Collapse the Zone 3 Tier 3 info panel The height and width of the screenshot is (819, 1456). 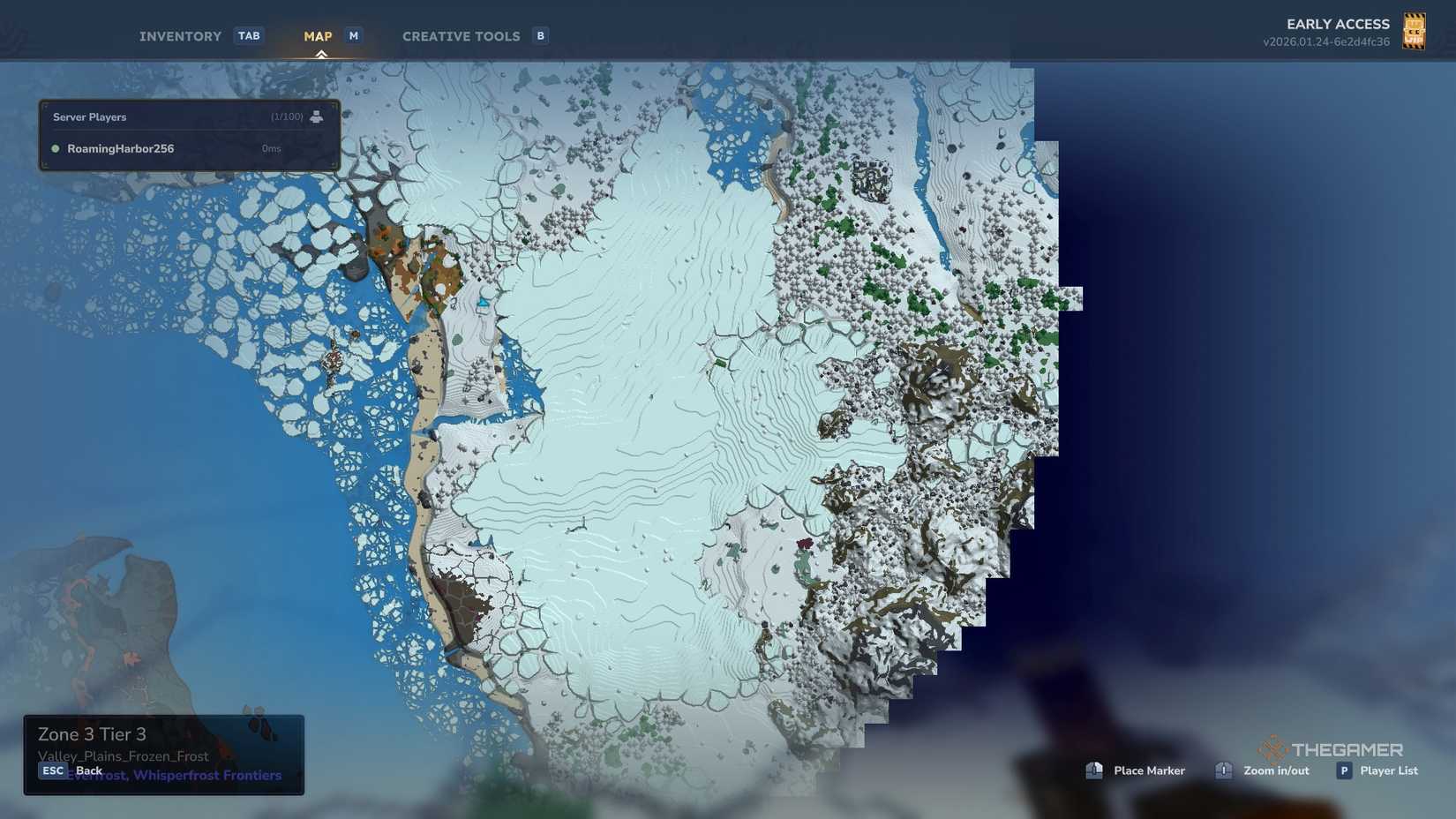pyautogui.click(x=90, y=733)
